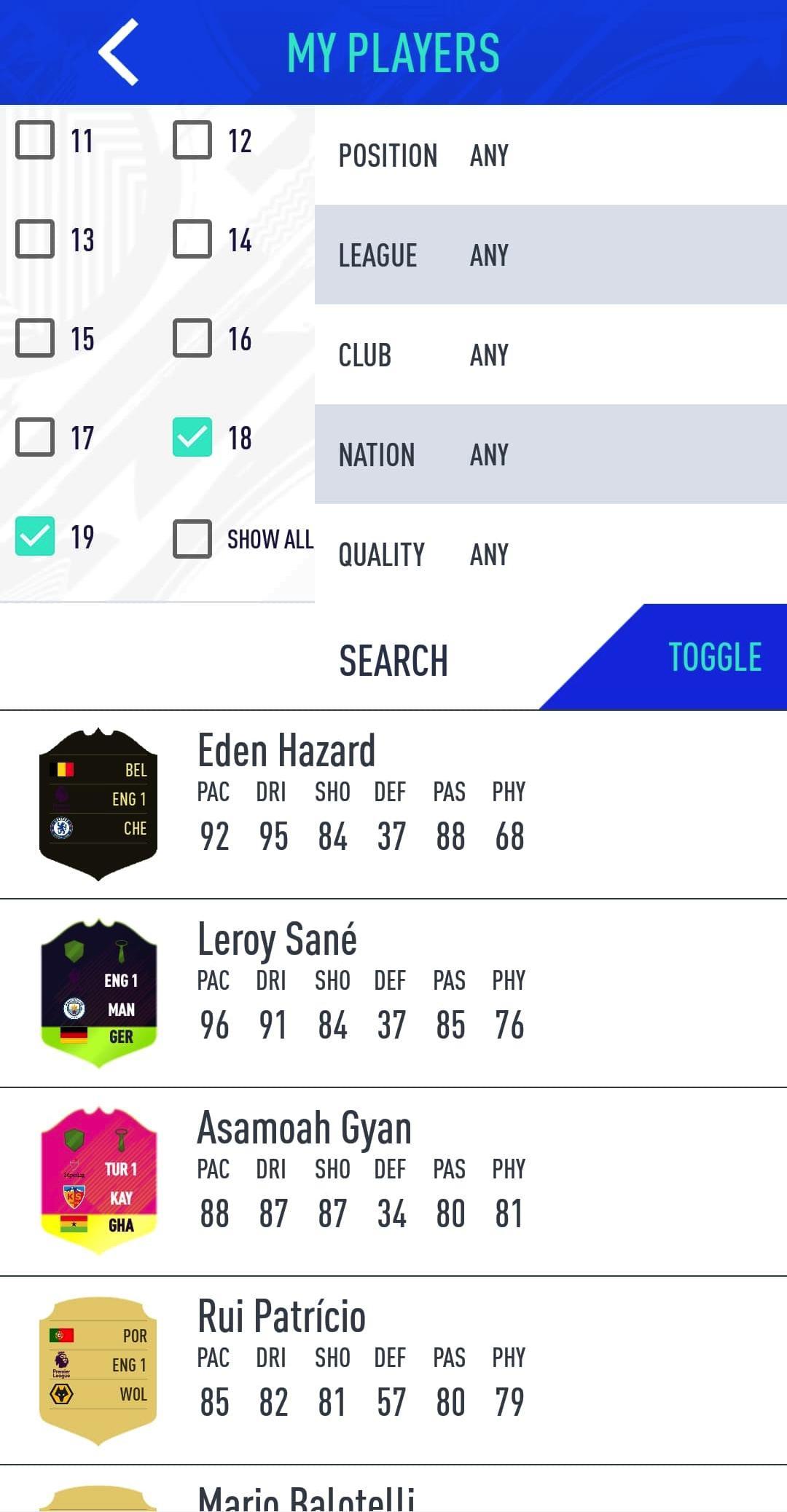Select the 15 checkbox
The width and height of the screenshot is (787, 1512).
click(35, 338)
